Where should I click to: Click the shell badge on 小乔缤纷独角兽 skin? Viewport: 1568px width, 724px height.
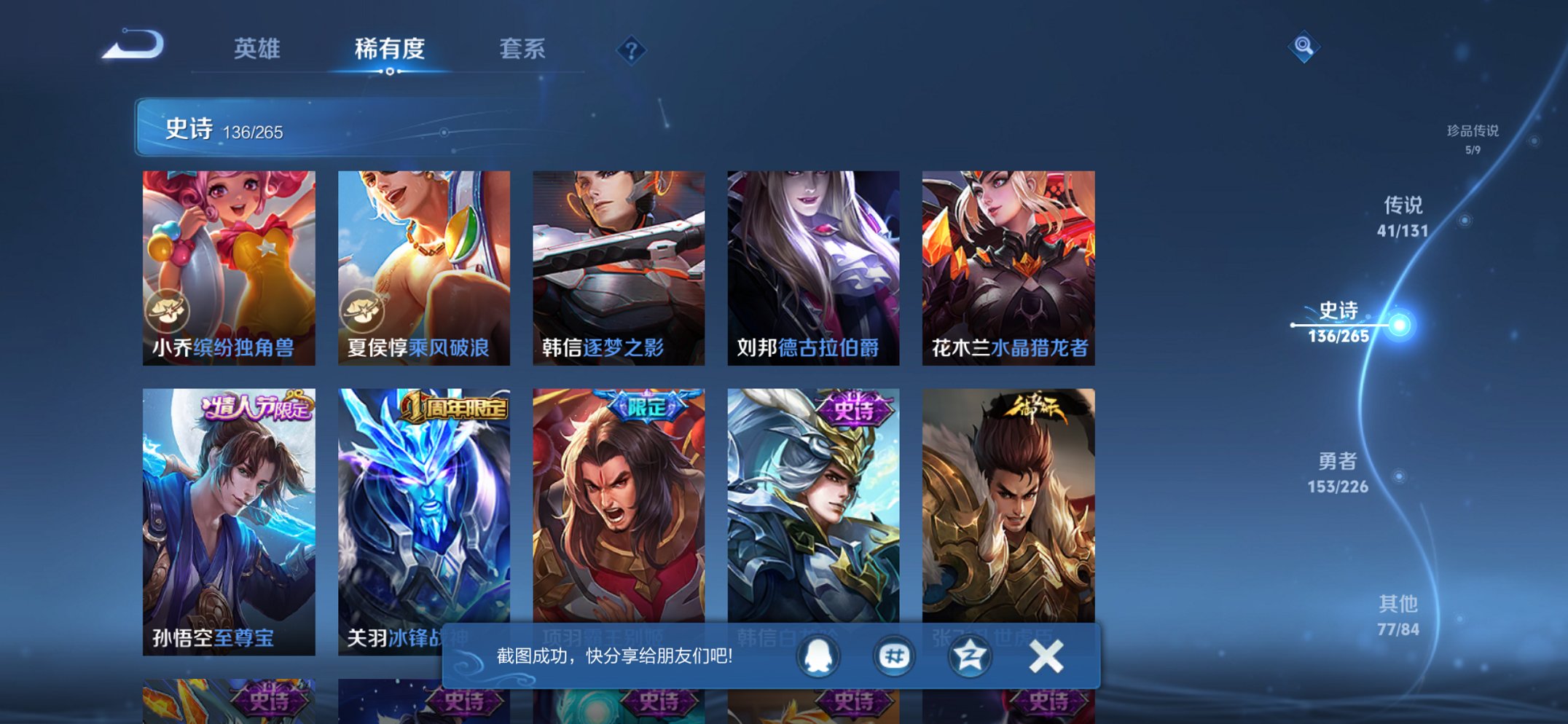point(168,309)
